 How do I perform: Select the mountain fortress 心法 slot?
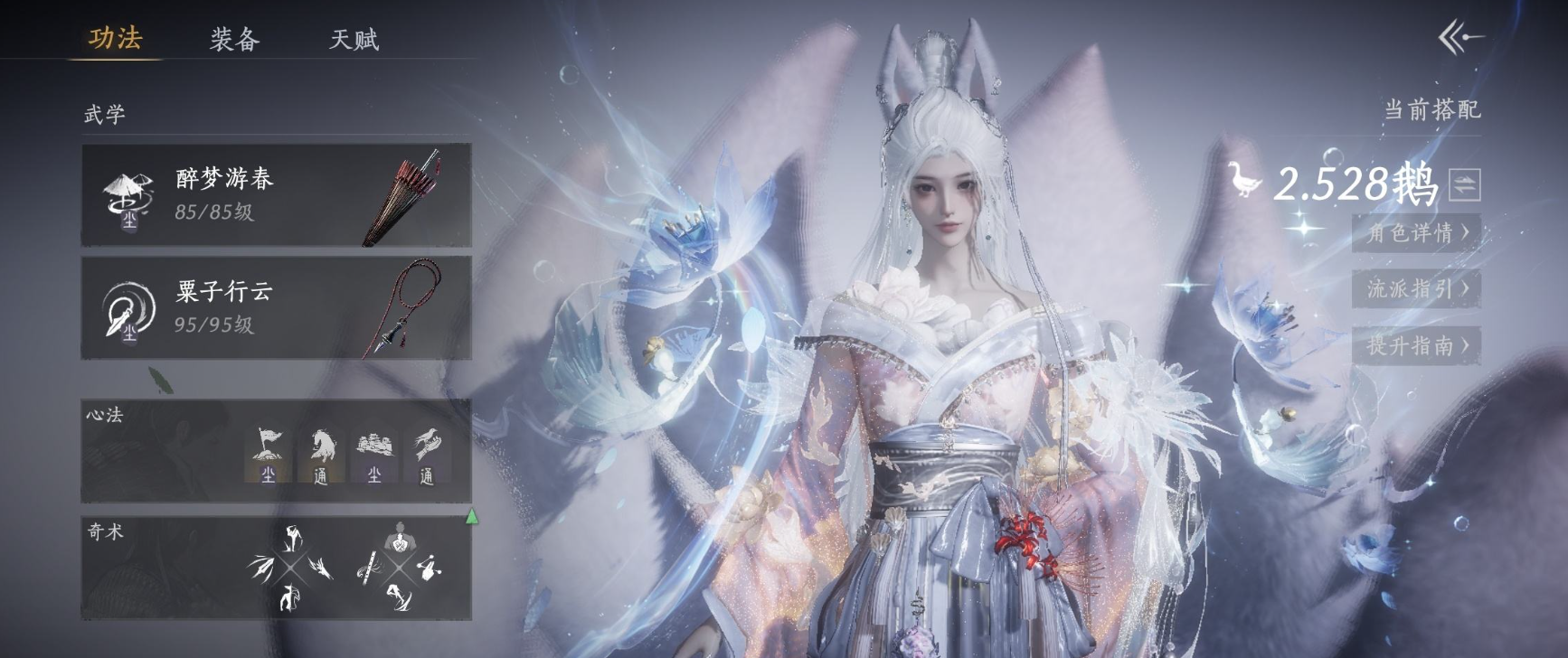point(373,455)
